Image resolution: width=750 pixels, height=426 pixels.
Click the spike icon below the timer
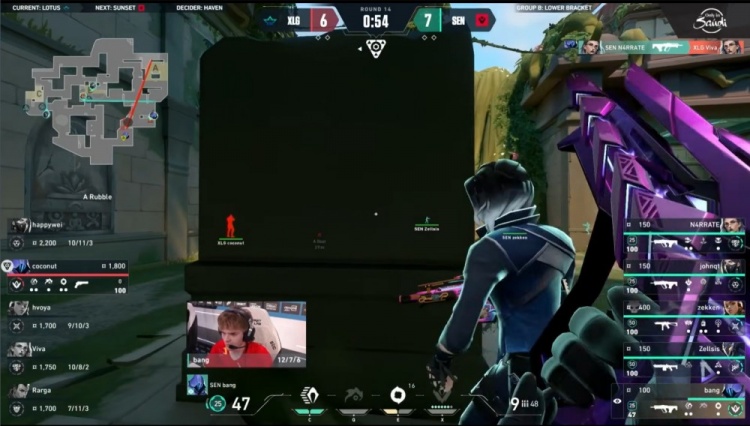[x=375, y=47]
